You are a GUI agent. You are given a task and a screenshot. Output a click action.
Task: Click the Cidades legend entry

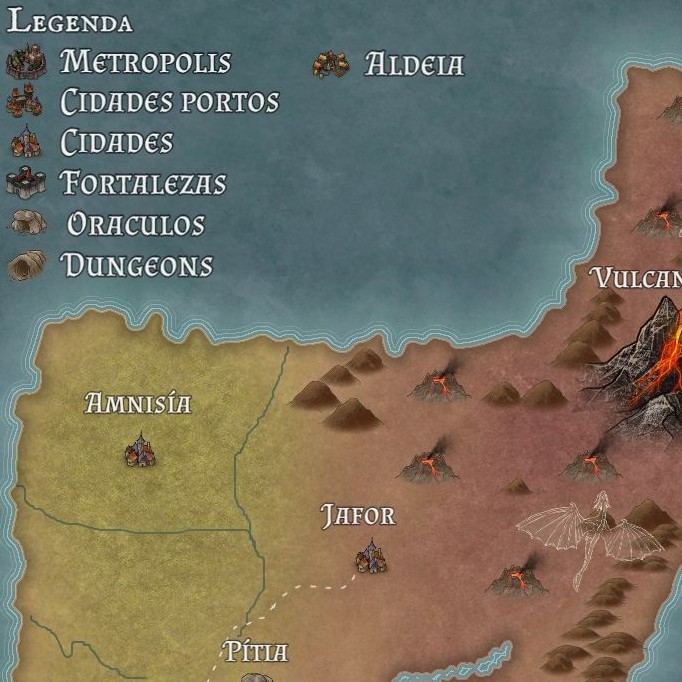tap(116, 143)
